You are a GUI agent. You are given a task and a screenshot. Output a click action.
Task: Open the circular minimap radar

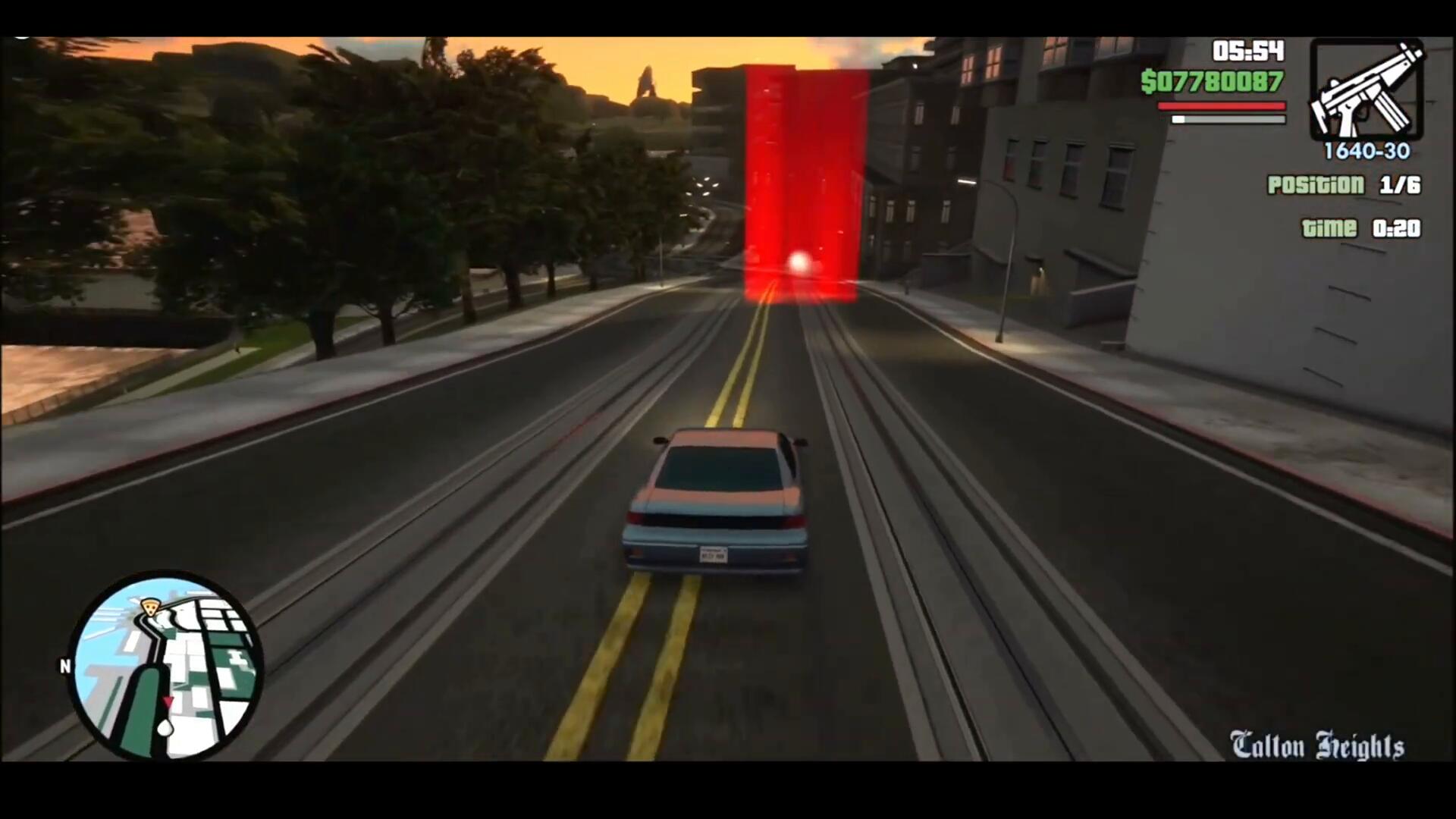pyautogui.click(x=167, y=667)
